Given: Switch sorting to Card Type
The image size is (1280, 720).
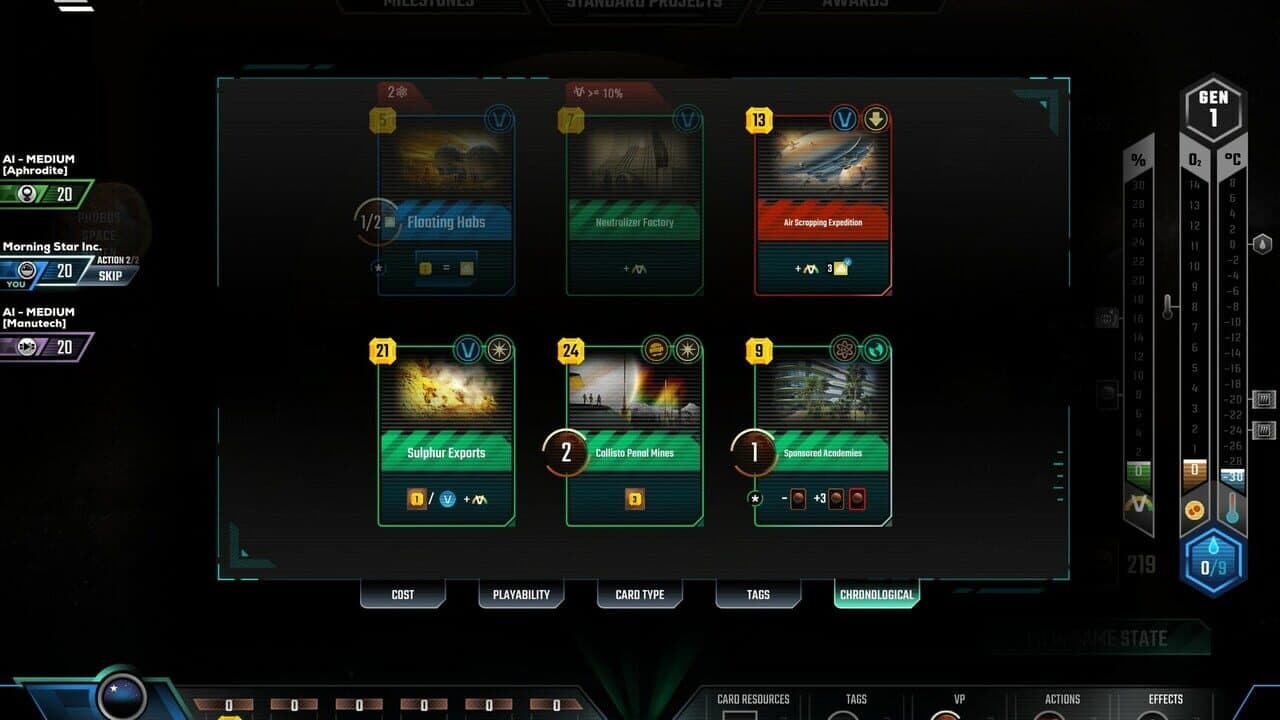Looking at the screenshot, I should click(639, 594).
